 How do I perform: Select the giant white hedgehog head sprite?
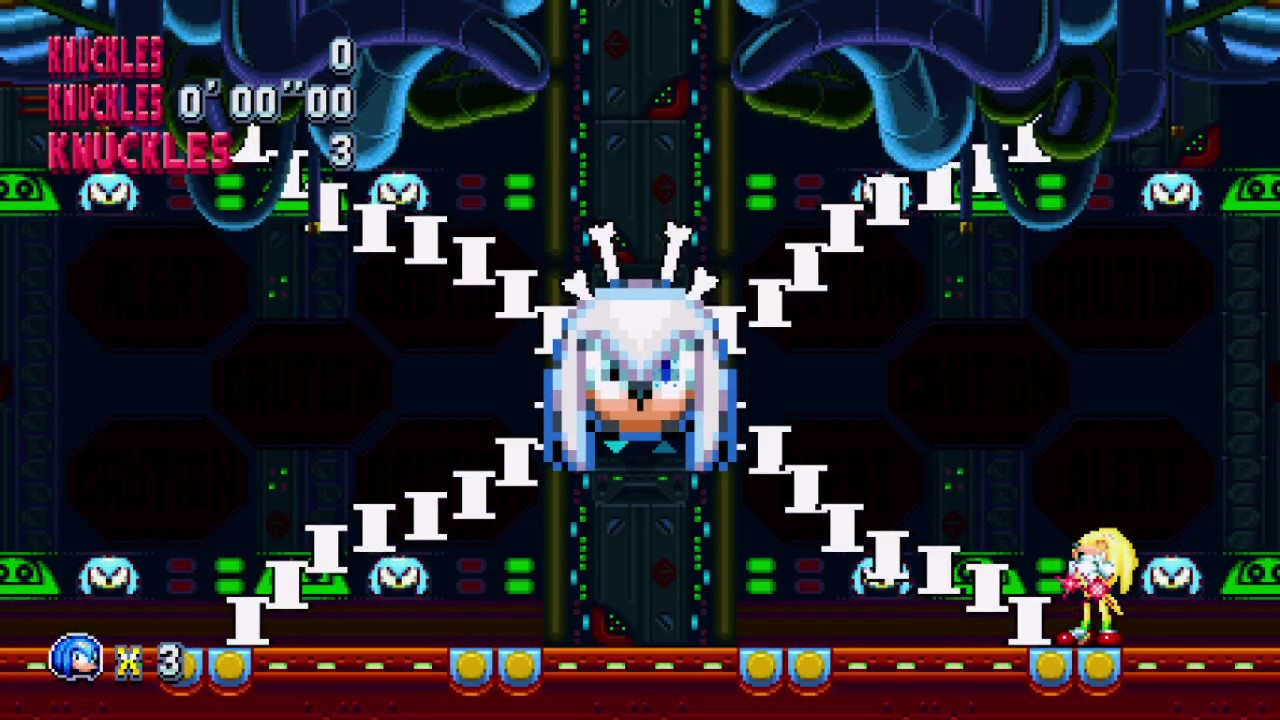[640, 380]
